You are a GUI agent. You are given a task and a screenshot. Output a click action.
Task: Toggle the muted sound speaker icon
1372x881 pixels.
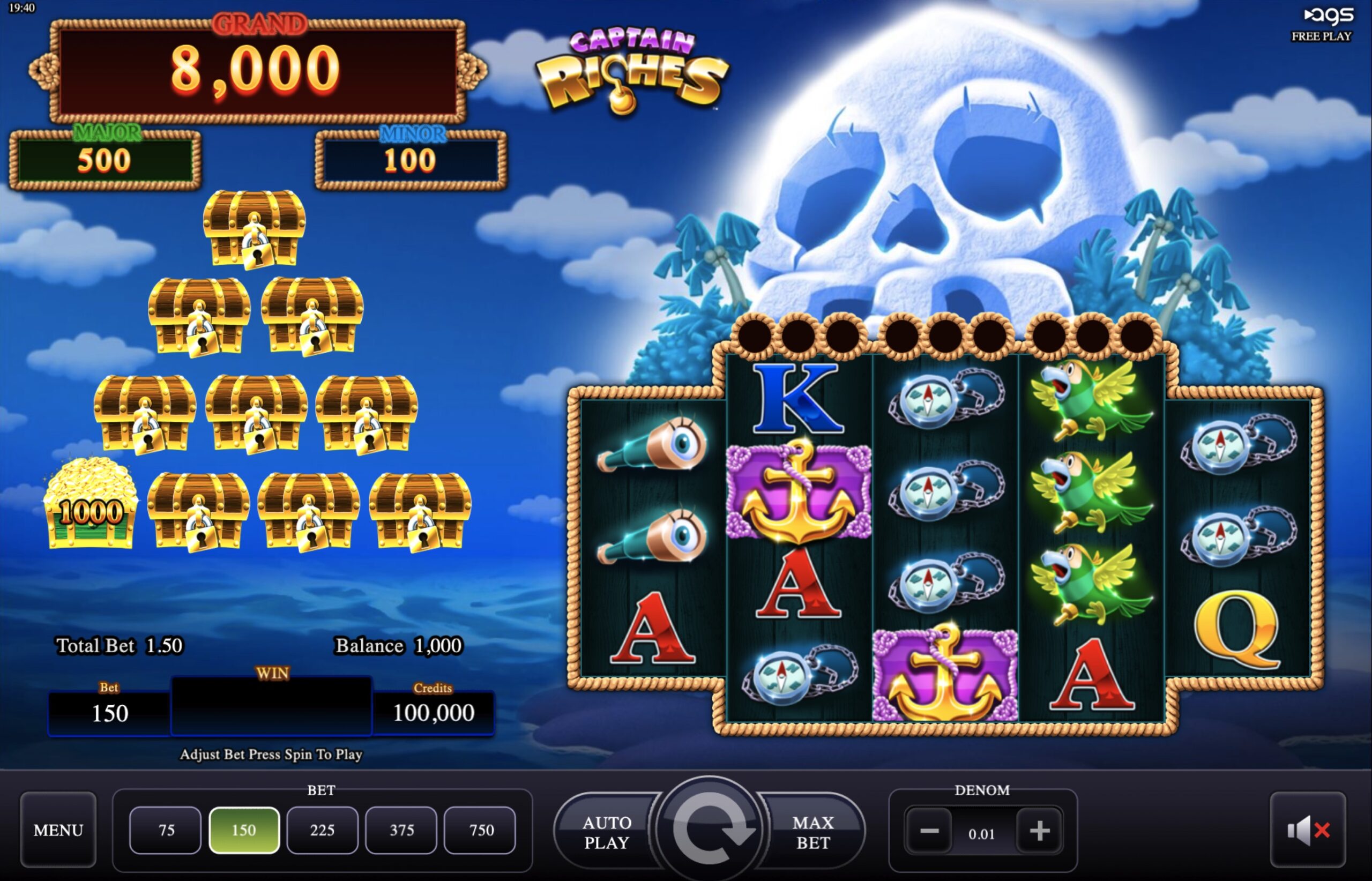pyautogui.click(x=1308, y=830)
